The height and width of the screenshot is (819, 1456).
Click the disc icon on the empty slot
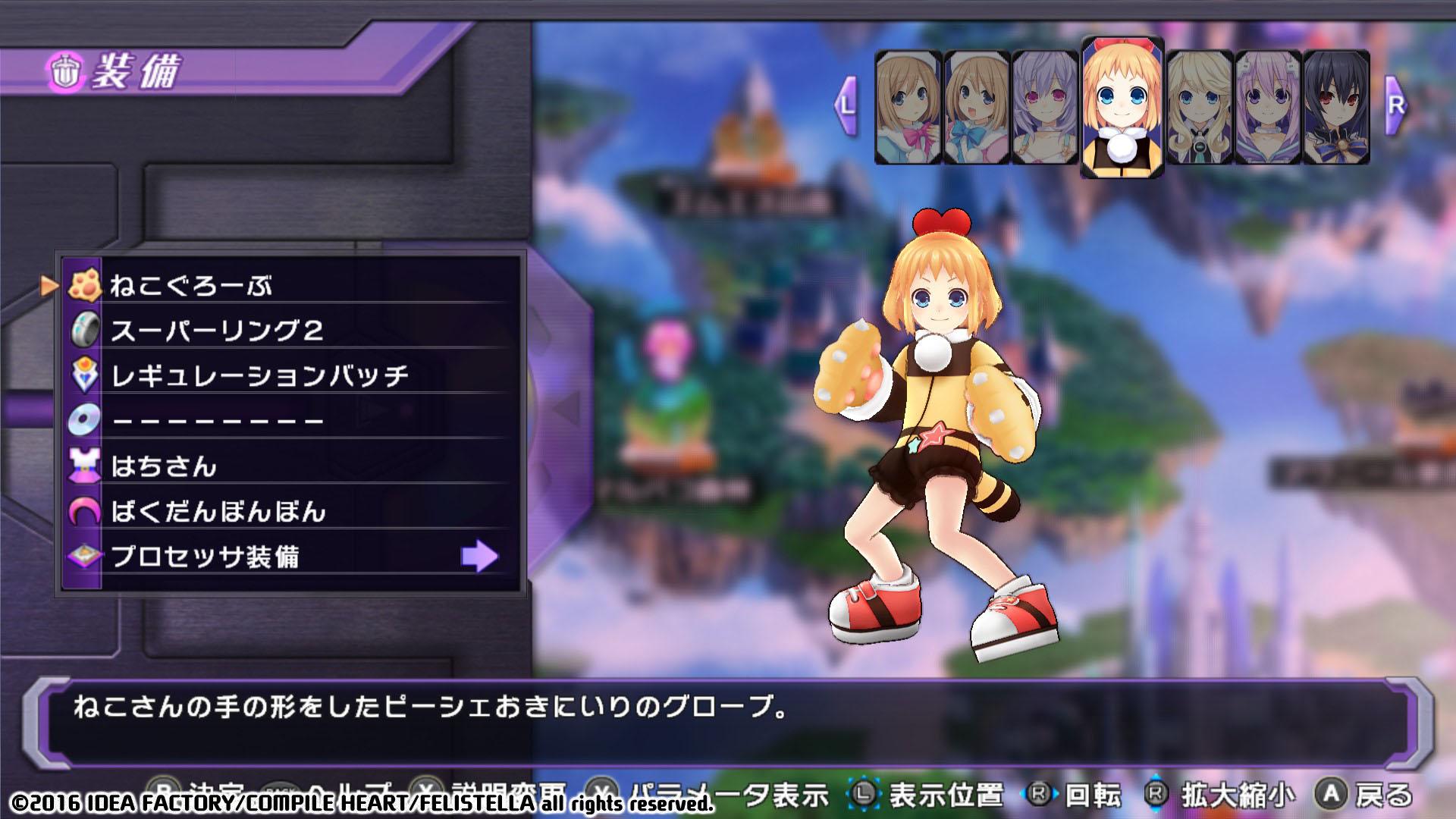point(86,418)
